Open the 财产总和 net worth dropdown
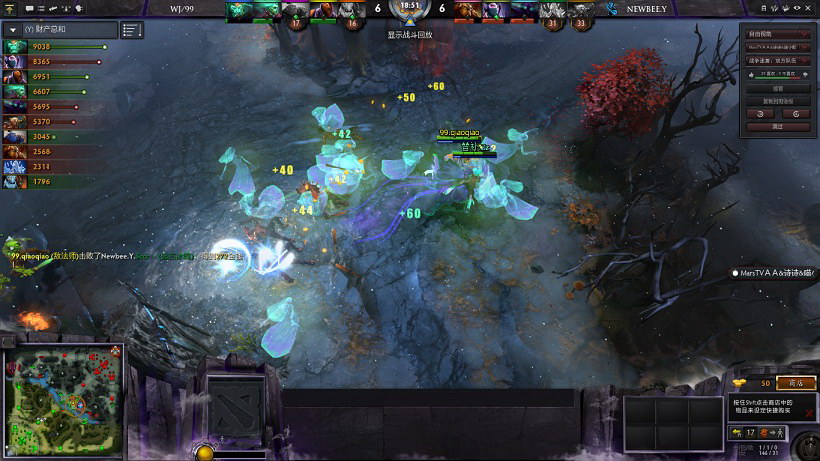Screen dimensions: 820x461 click(13, 30)
